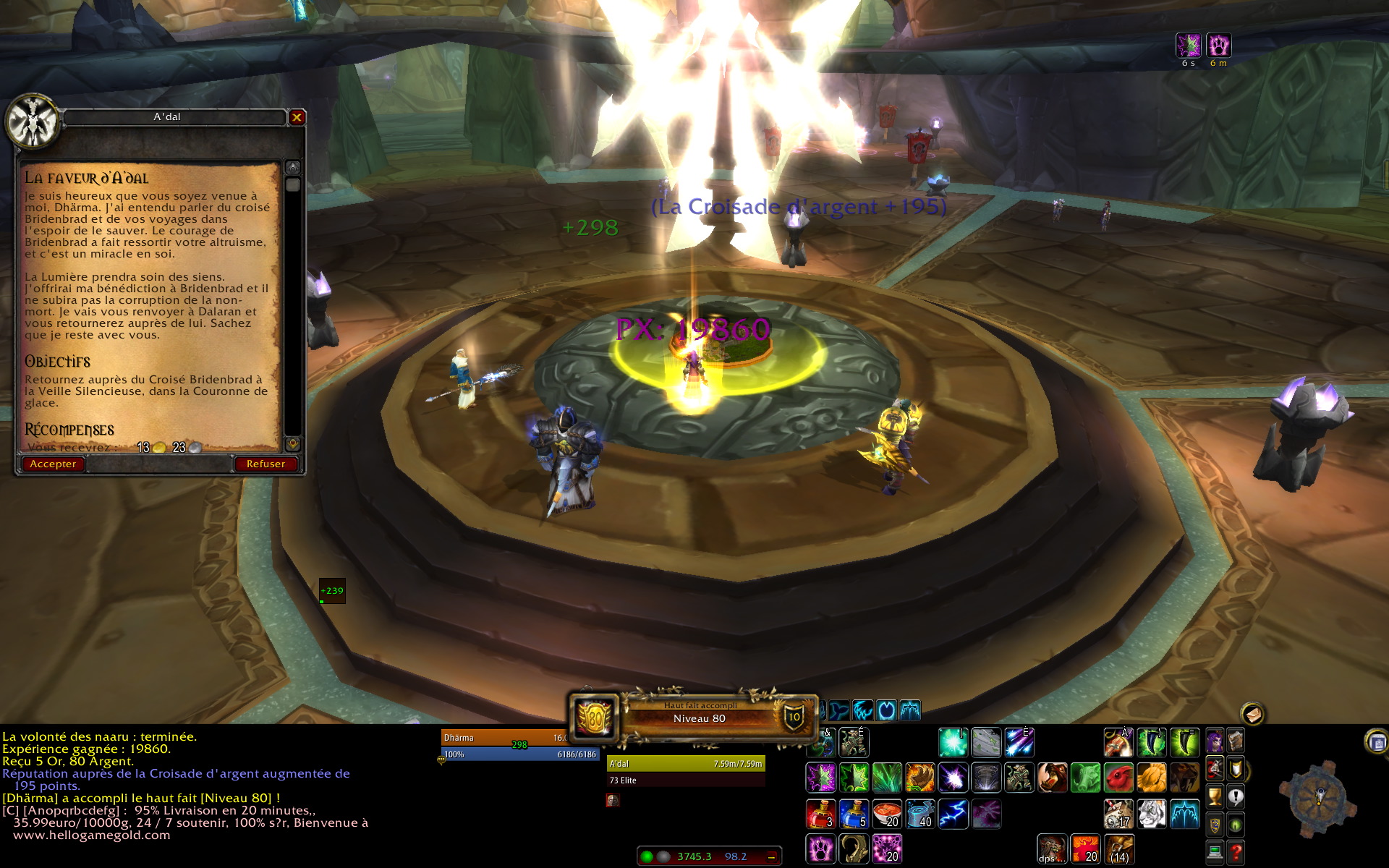
Task: Activate the grey cyclone ability
Action: pos(986,778)
